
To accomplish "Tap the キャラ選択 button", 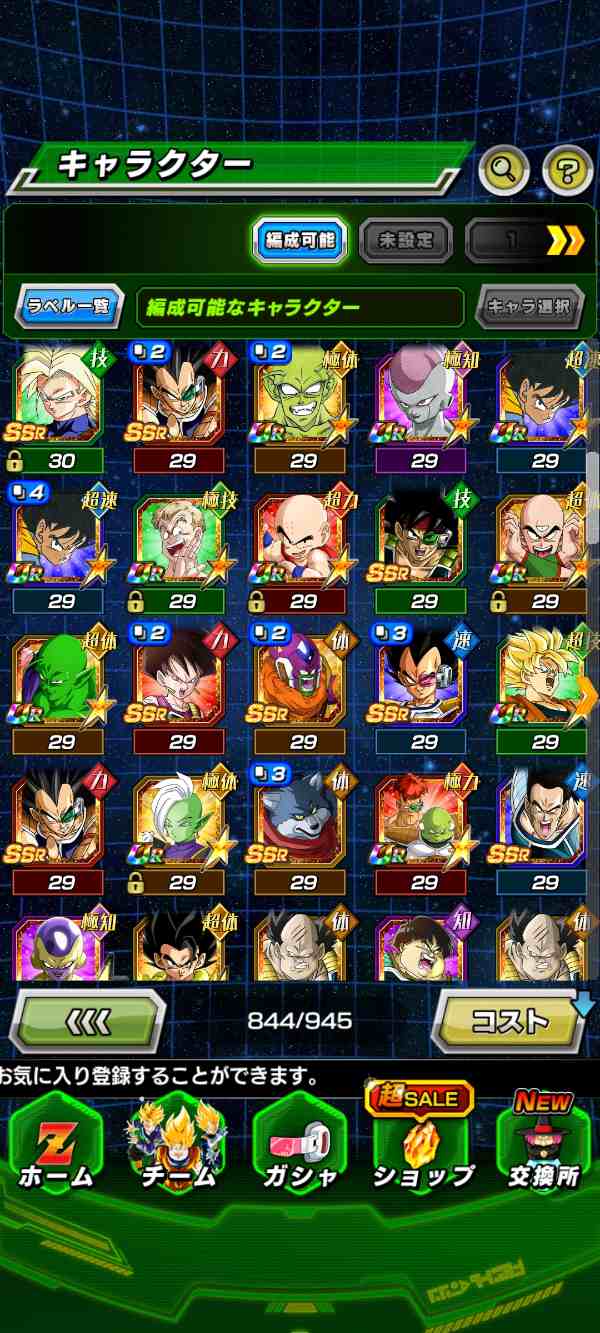I will (529, 306).
